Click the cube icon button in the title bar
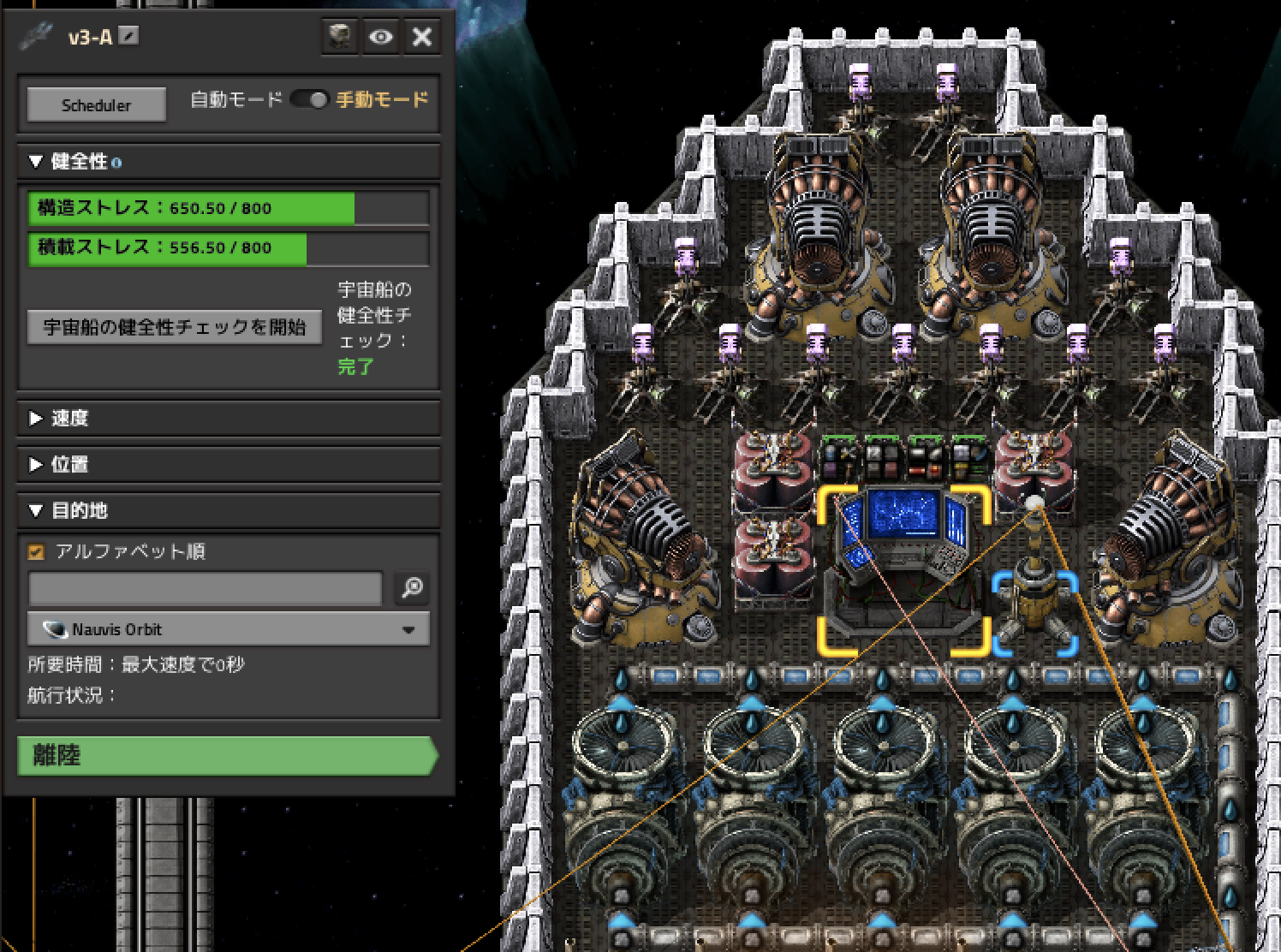 pyautogui.click(x=340, y=37)
